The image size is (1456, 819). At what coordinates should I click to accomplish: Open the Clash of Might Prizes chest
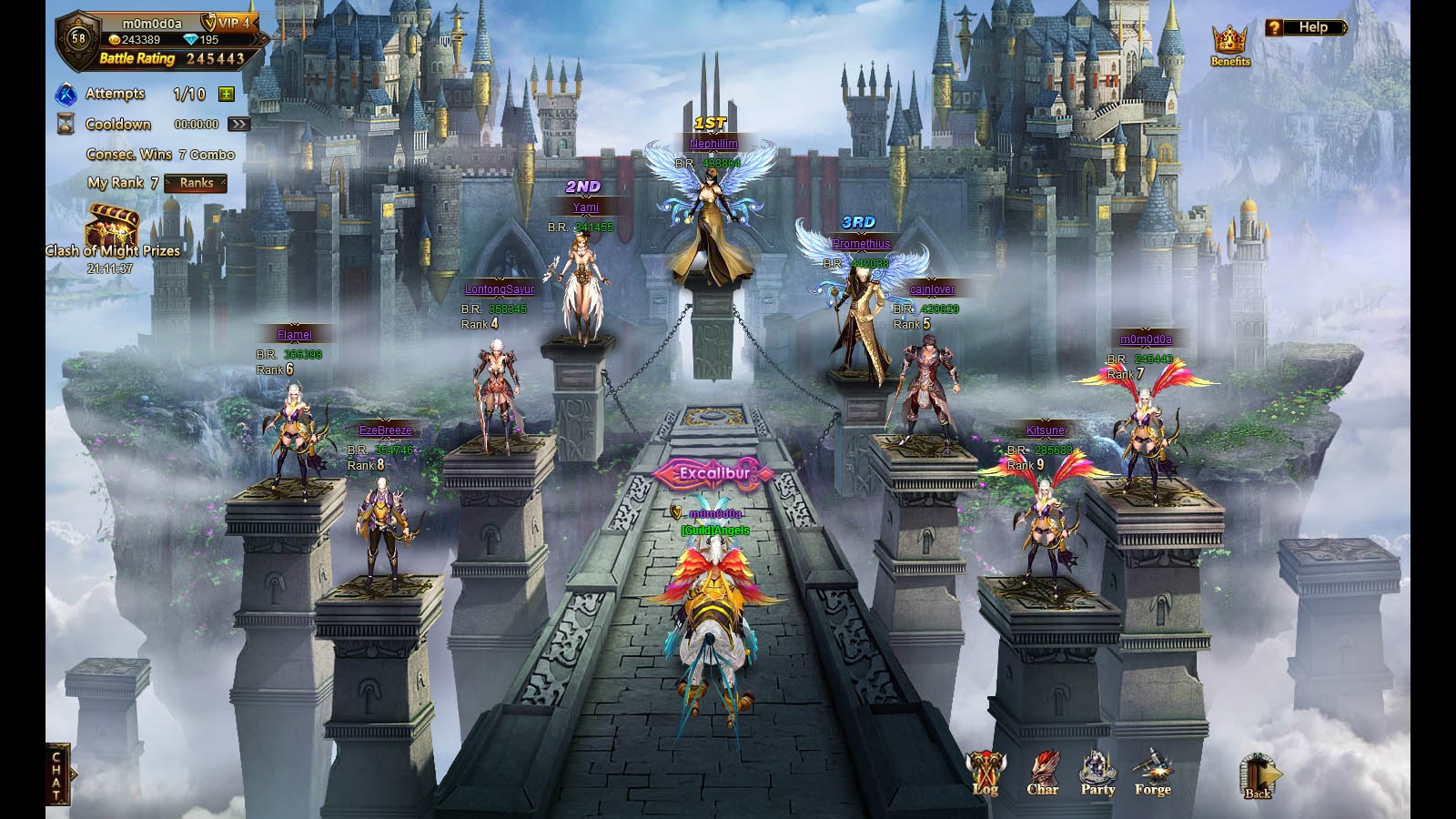click(113, 227)
